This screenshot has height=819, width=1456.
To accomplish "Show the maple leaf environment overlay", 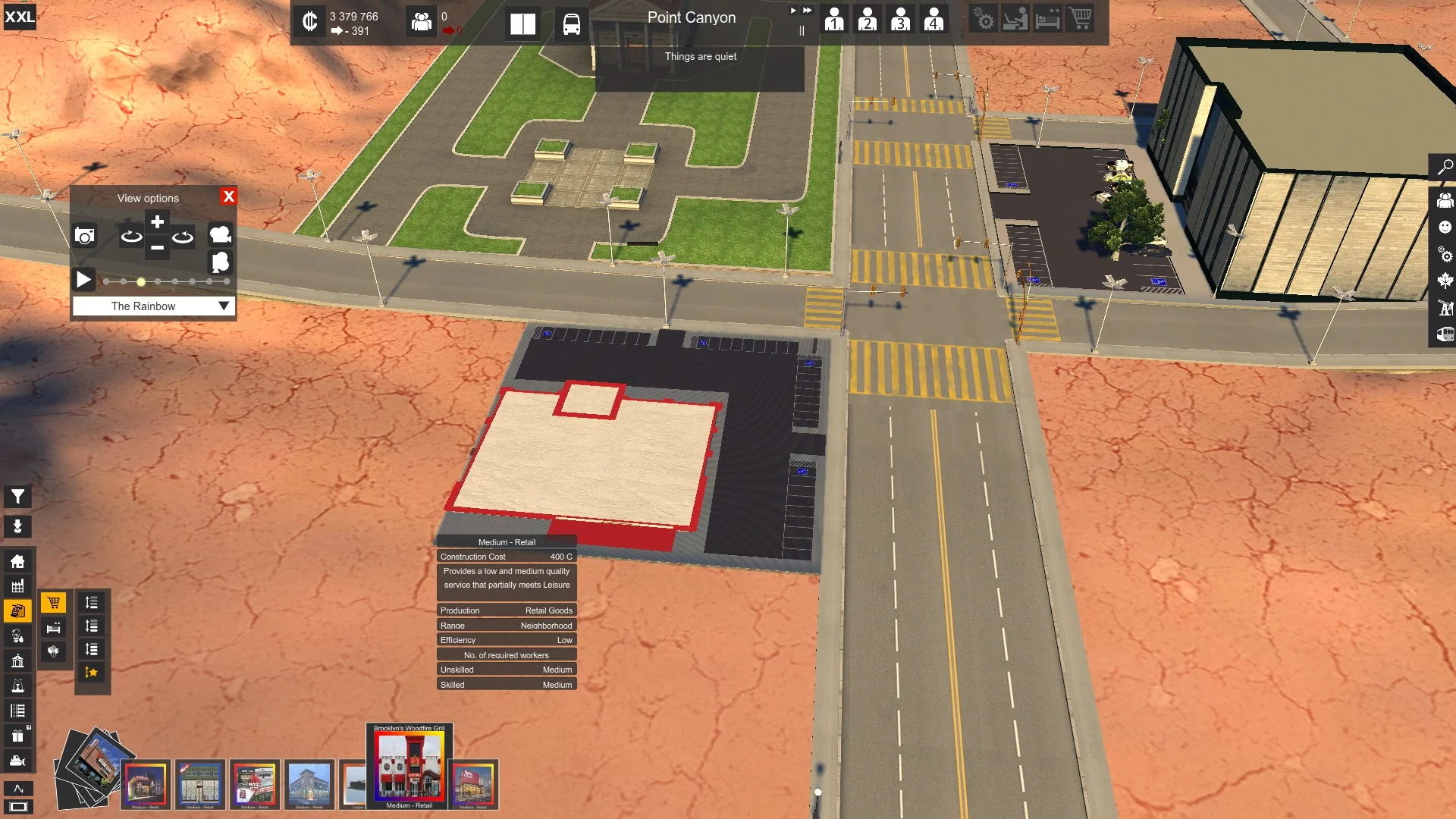I will point(1445,281).
